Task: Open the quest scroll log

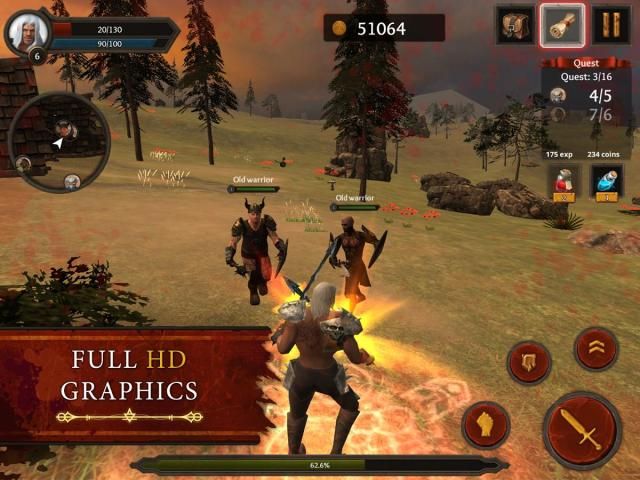Action: tap(563, 25)
